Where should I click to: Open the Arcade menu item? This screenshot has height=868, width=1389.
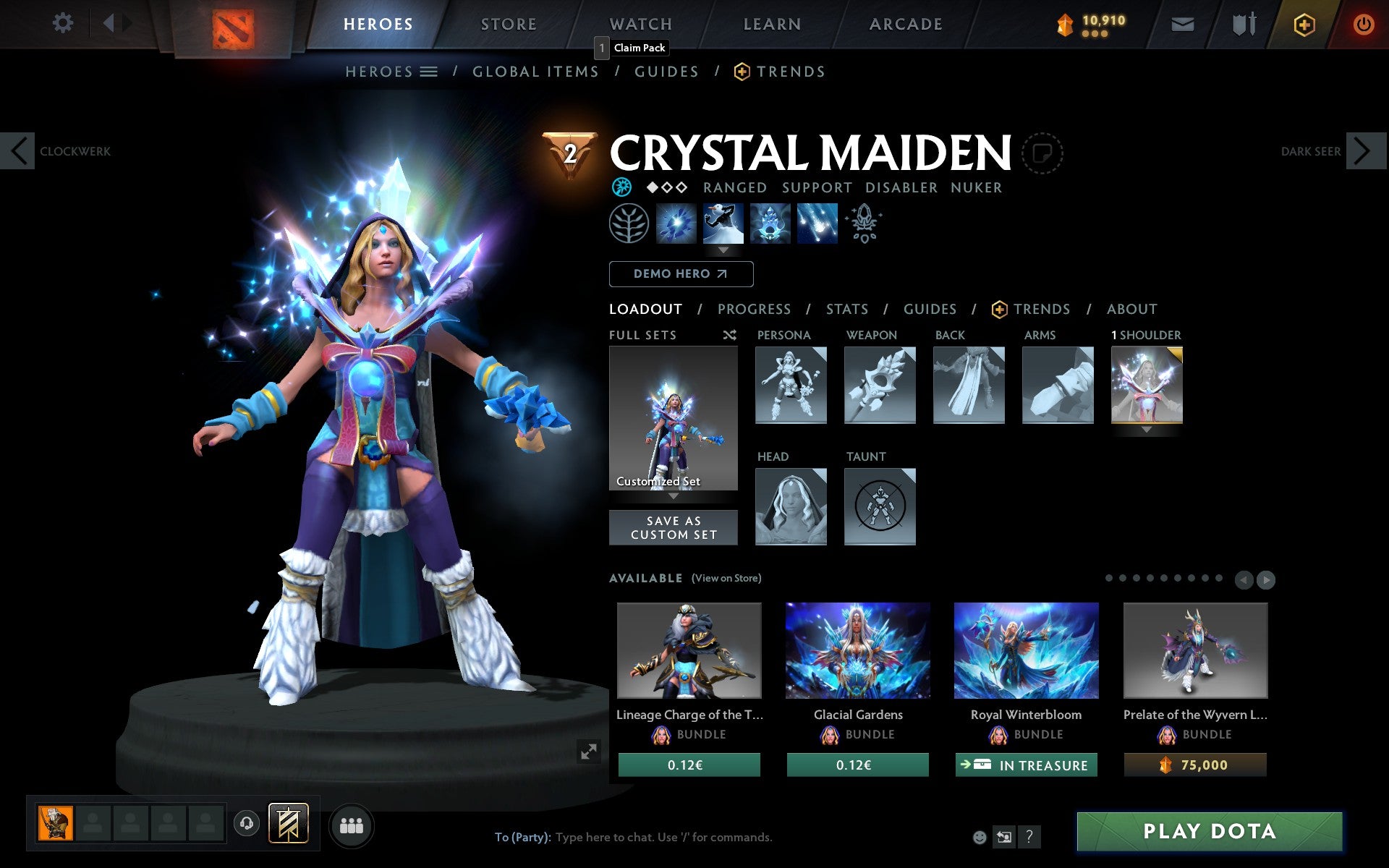905,24
